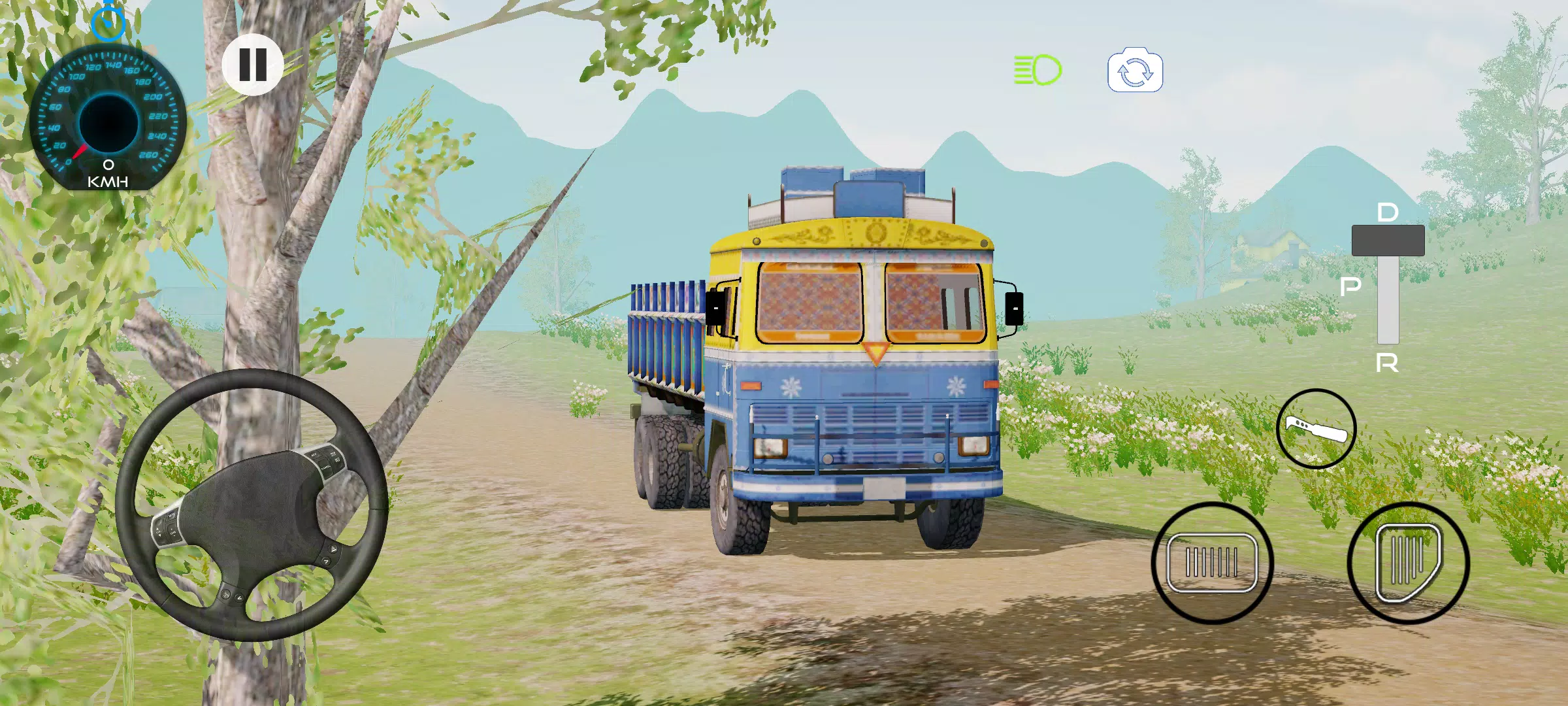Pause the game

click(253, 64)
